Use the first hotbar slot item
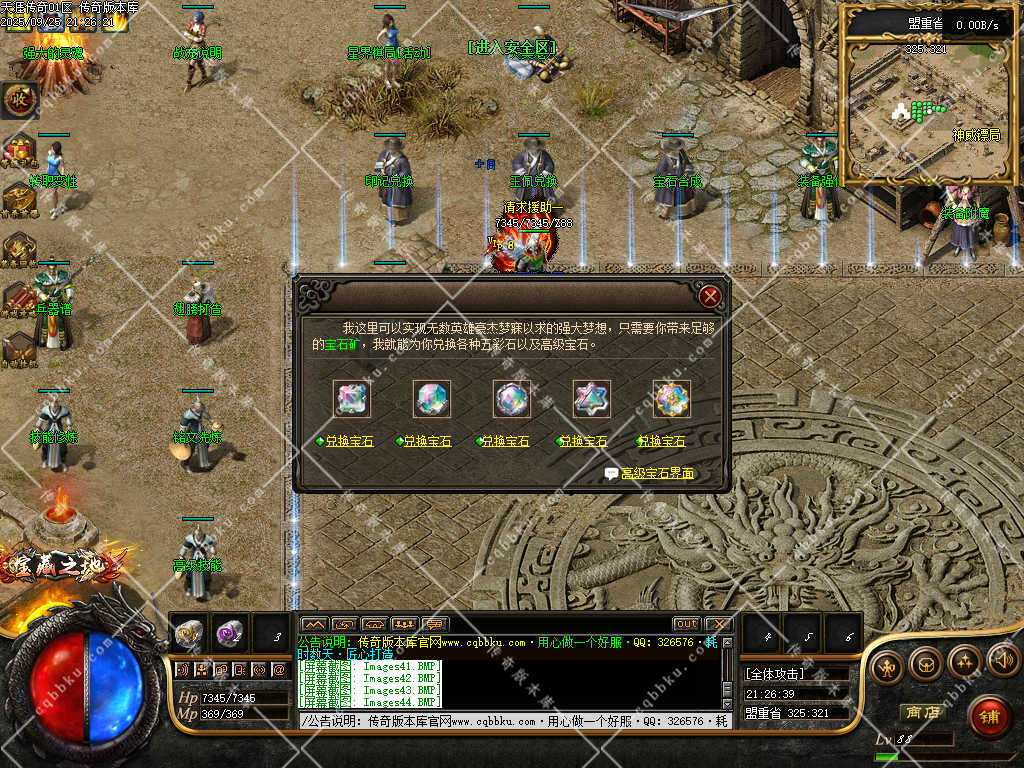 coord(189,633)
